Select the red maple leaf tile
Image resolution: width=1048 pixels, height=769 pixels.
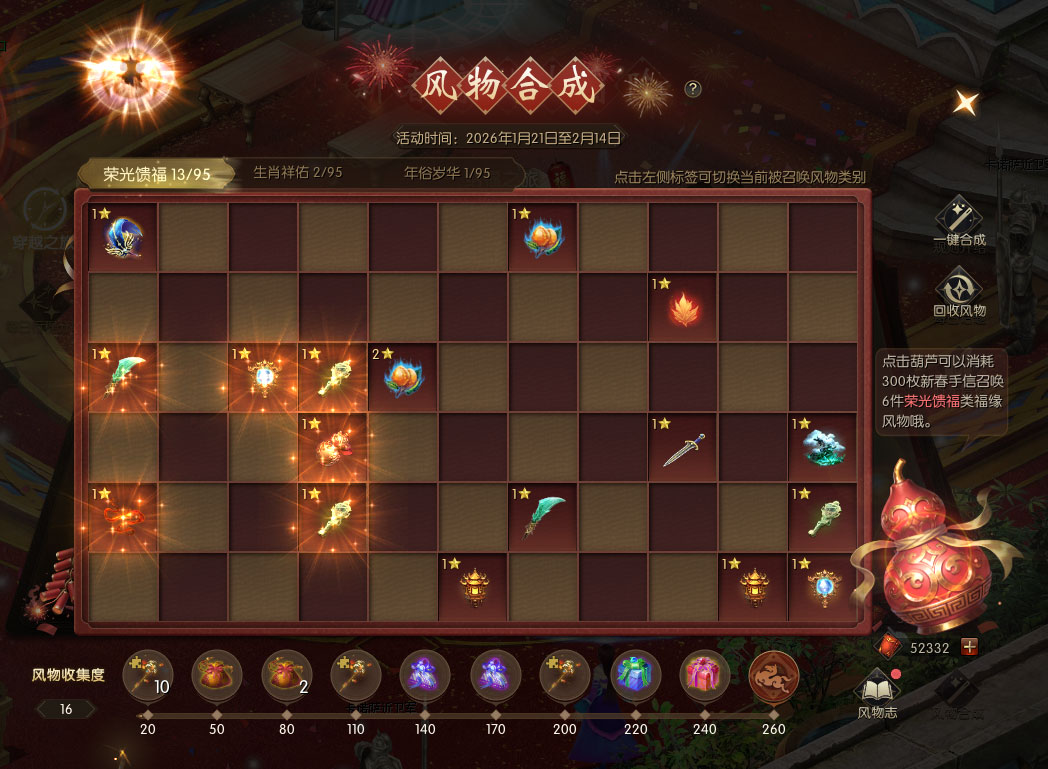click(x=683, y=307)
